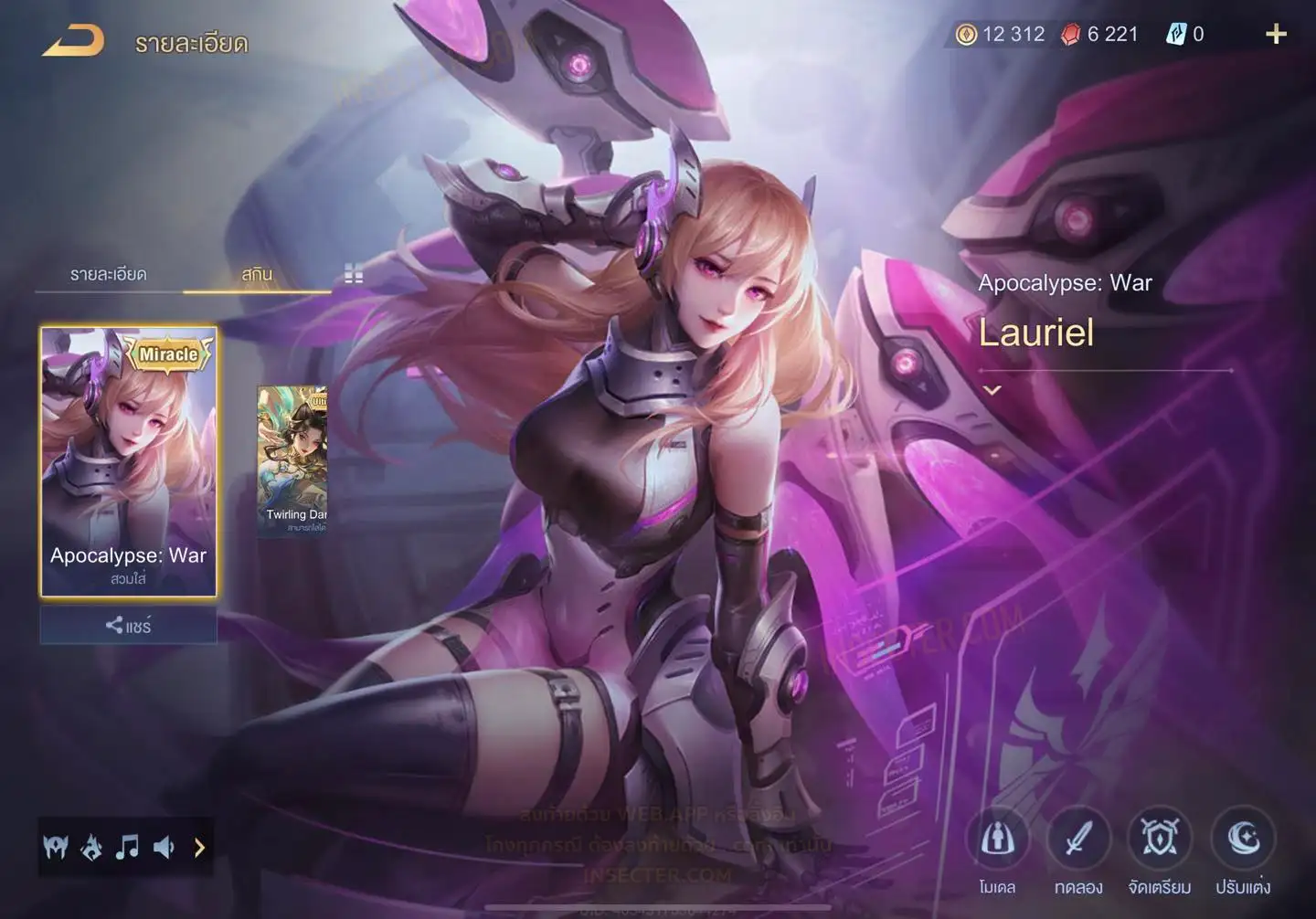Open the จัดเตรียม preparation menu
The height and width of the screenshot is (919, 1316).
click(x=1160, y=840)
